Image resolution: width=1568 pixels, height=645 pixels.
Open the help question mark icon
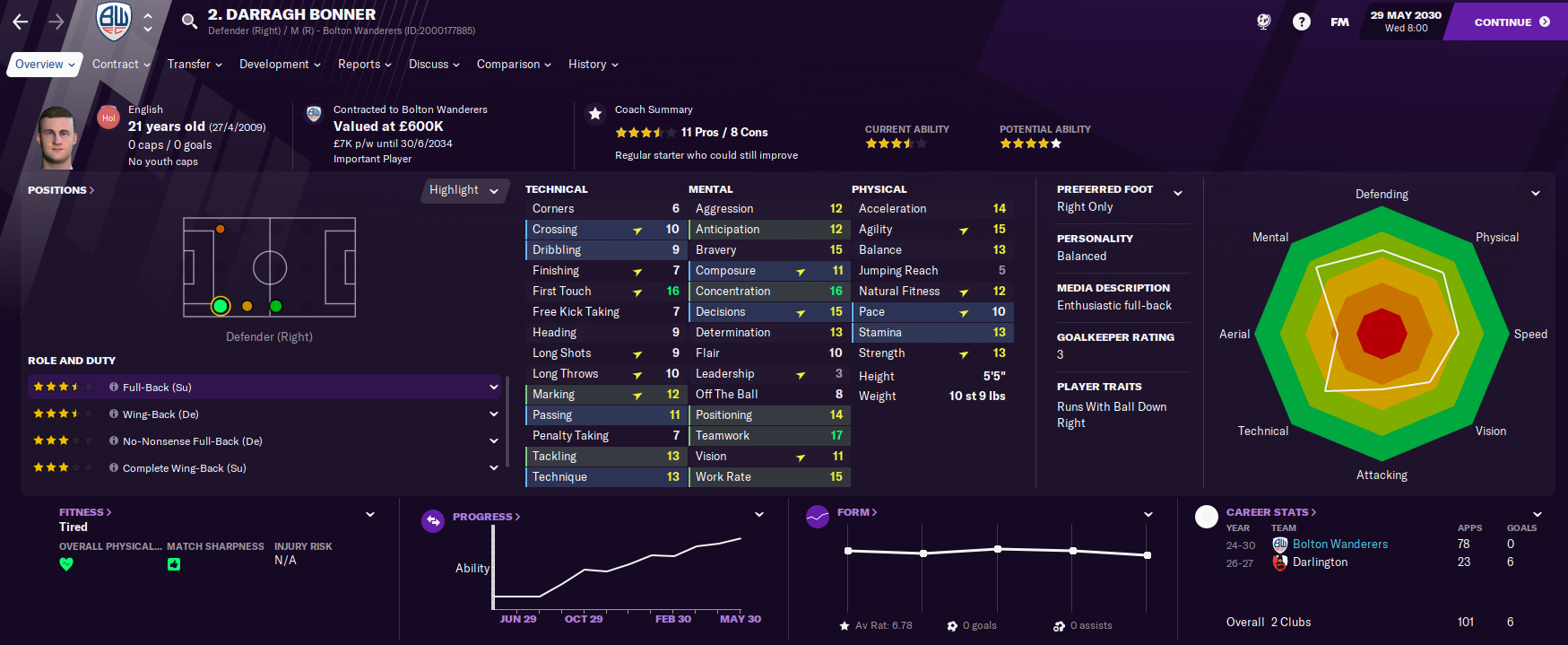point(1301,22)
